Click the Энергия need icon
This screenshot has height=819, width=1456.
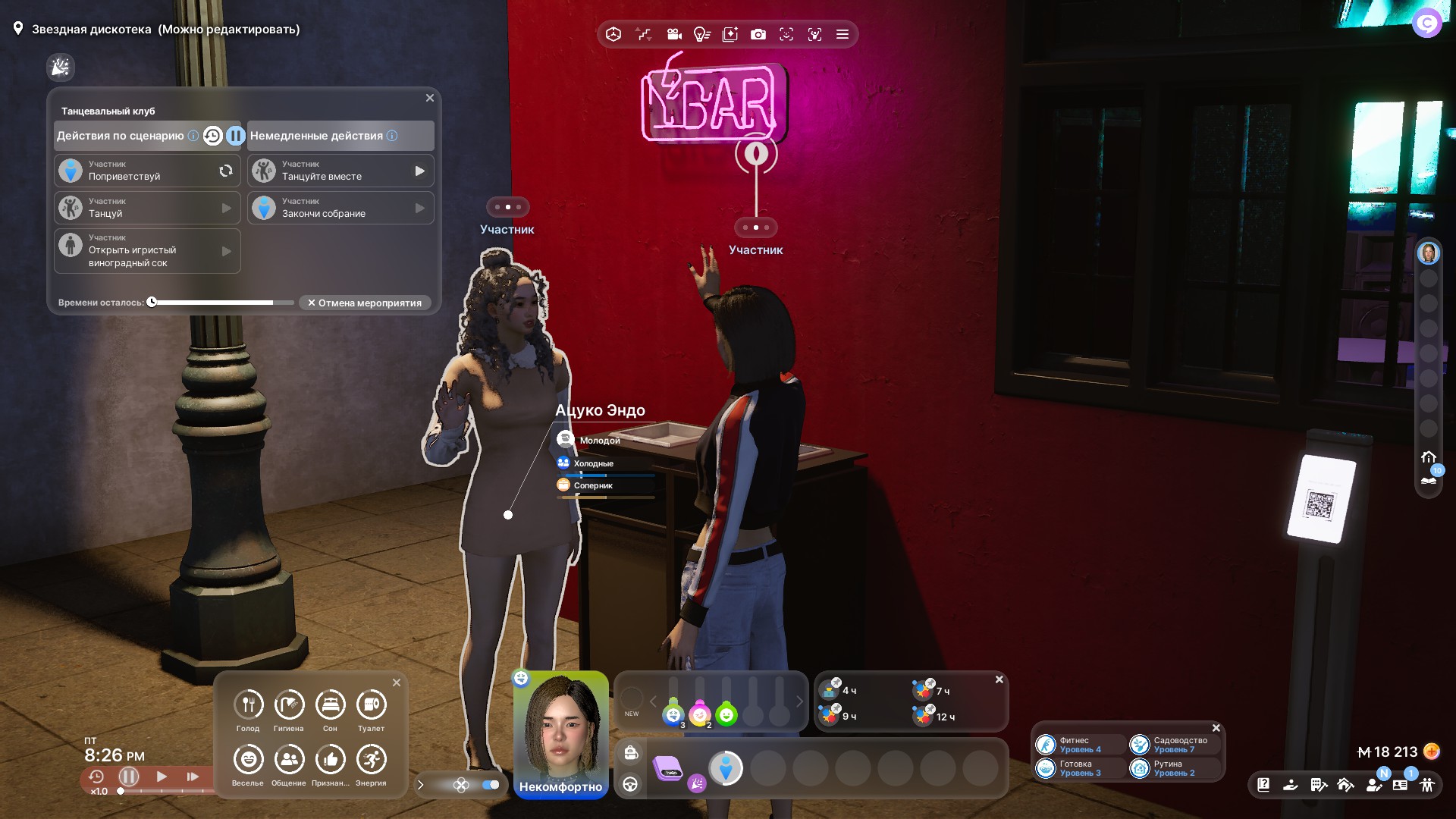[371, 760]
